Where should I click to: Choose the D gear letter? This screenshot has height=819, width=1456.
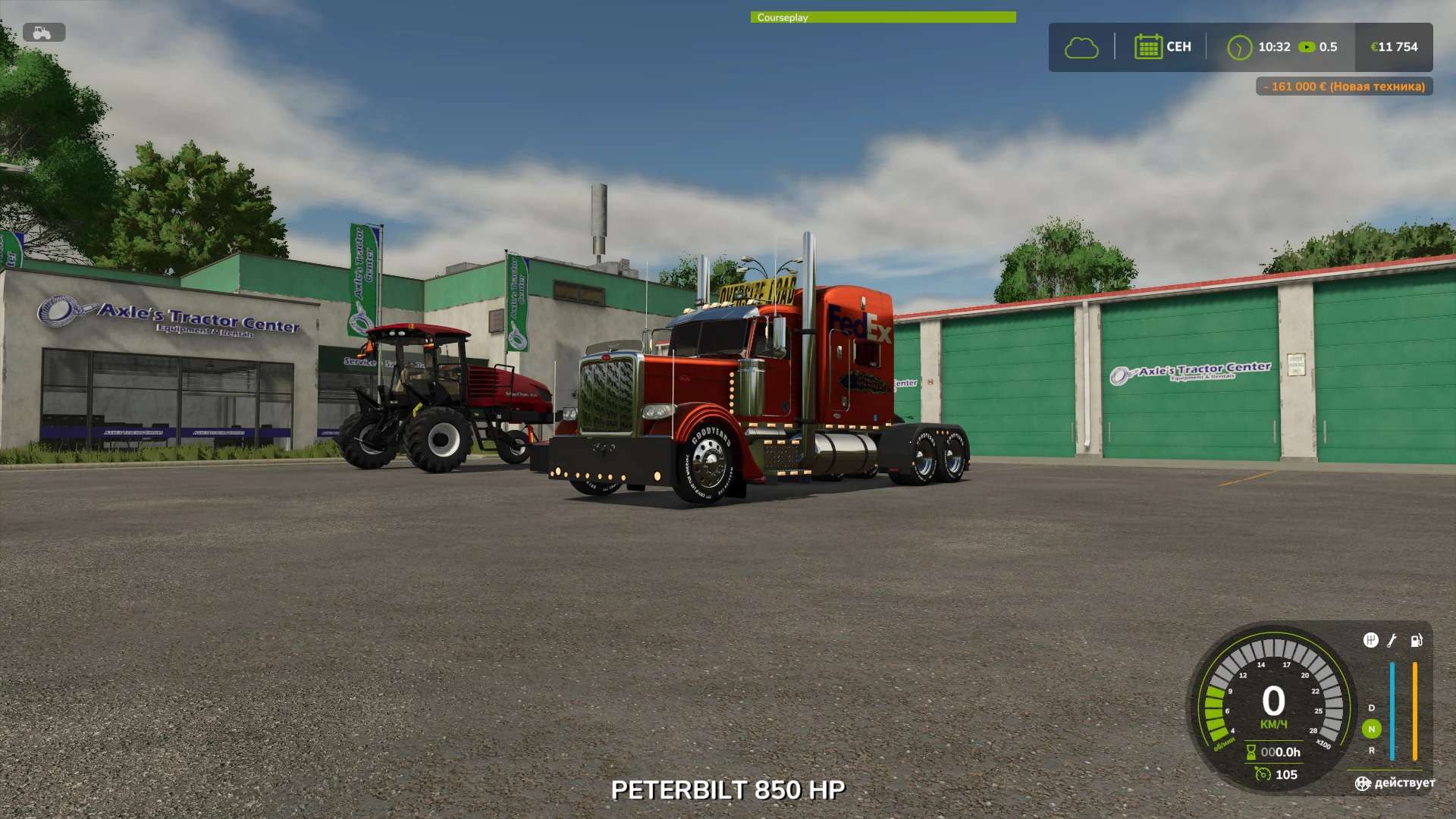1371,708
